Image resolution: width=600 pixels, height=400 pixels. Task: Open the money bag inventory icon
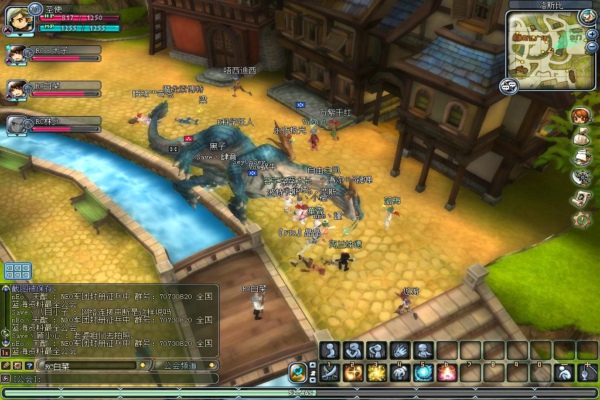580,136
